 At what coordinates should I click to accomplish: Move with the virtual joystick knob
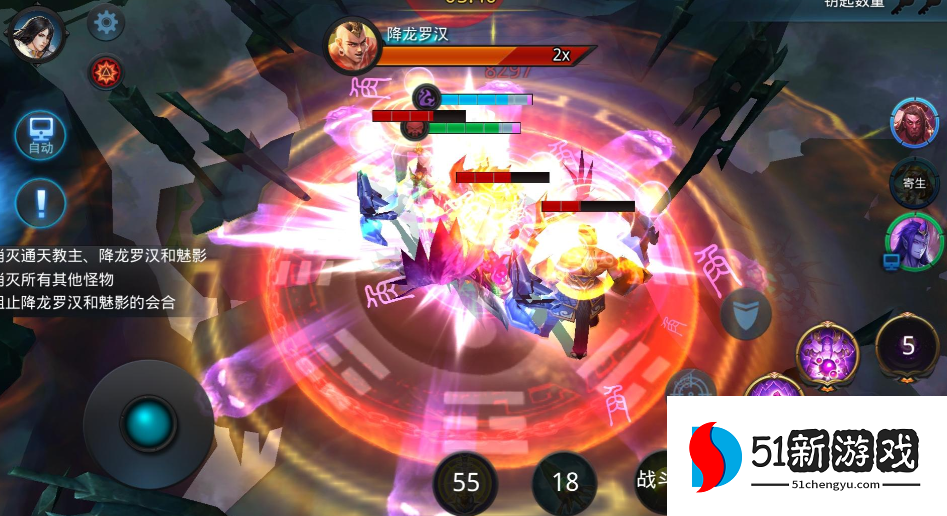(148, 425)
